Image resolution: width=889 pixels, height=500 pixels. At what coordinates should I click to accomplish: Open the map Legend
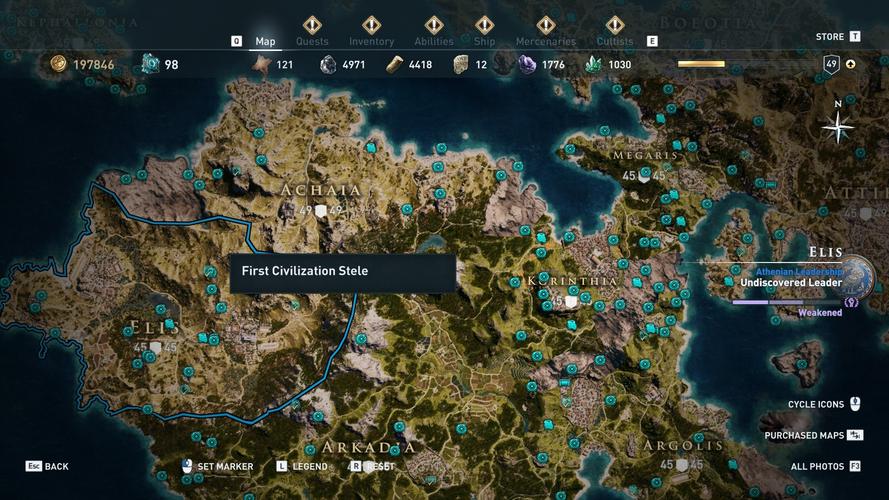(309, 466)
